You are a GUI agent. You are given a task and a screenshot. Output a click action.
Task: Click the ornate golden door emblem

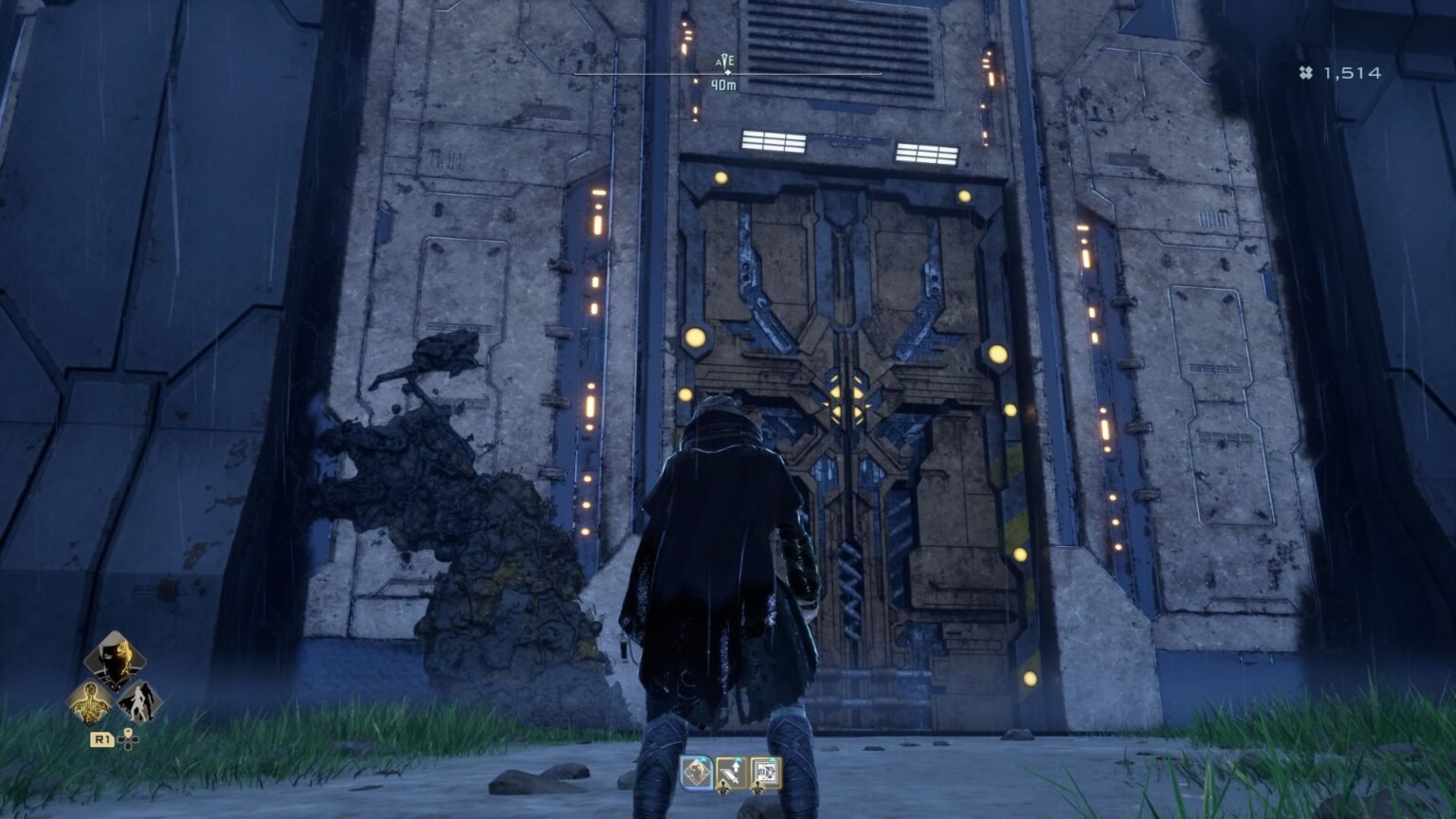(848, 398)
